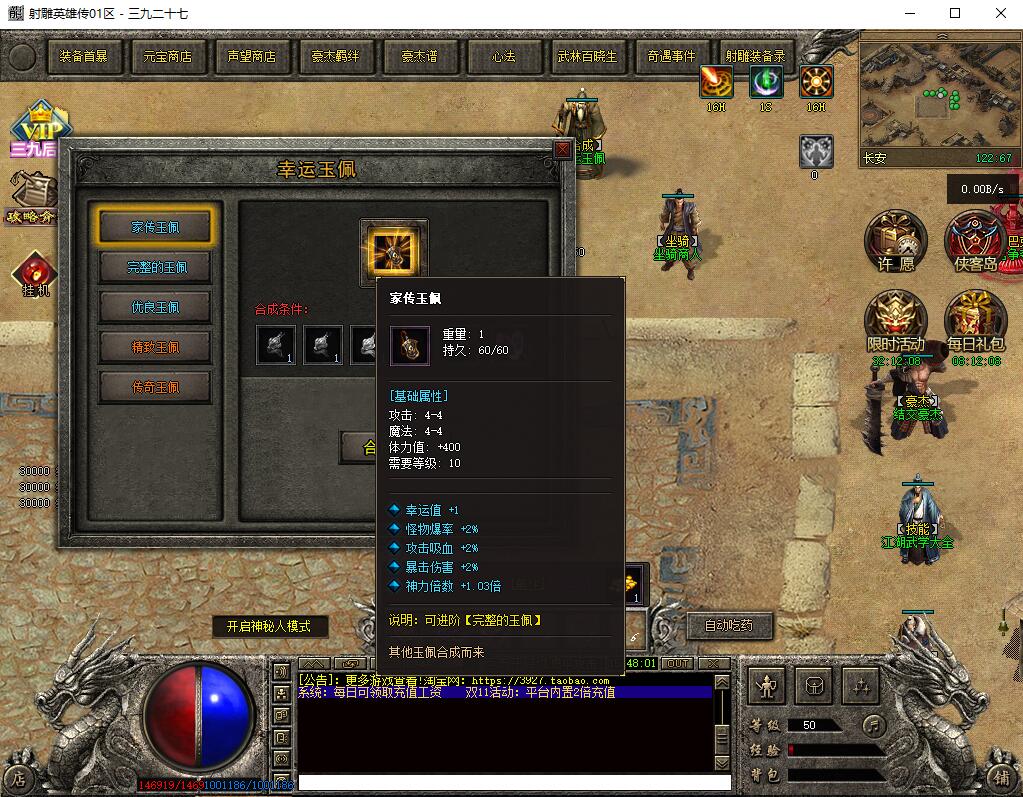
Task: Toggle the 挂机 auto-battle icon
Action: point(35,272)
